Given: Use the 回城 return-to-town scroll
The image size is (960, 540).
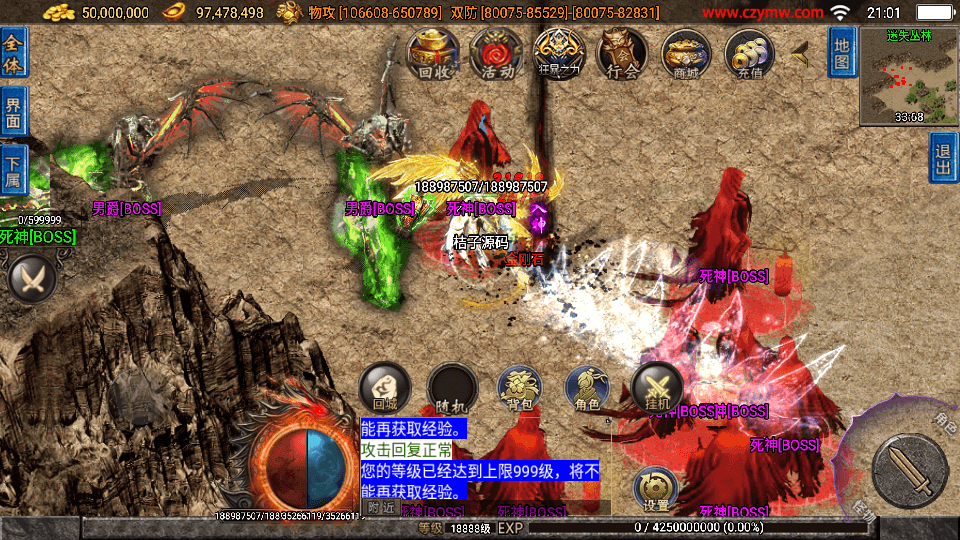Looking at the screenshot, I should (x=385, y=389).
